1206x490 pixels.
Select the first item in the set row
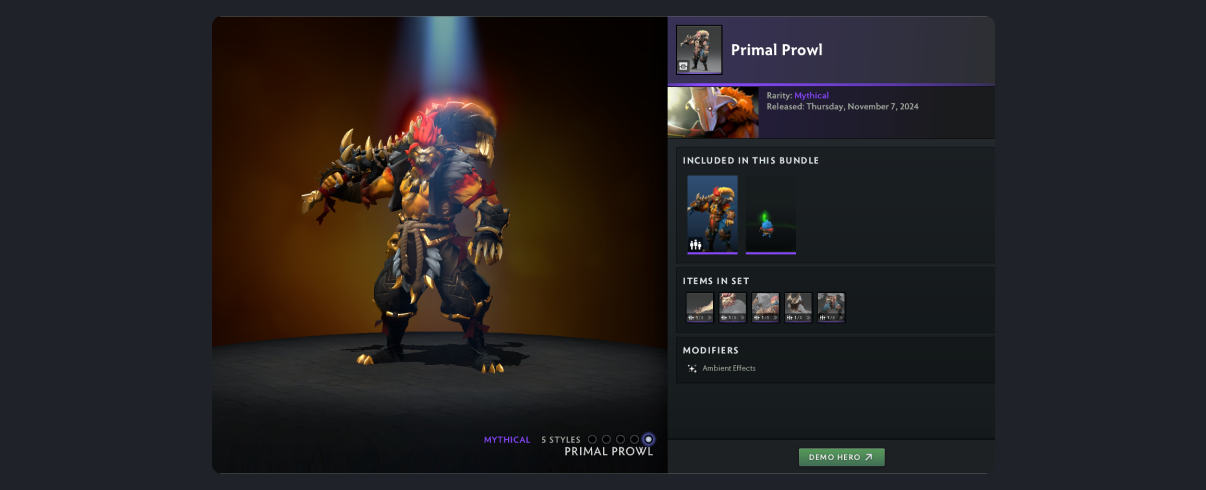point(700,307)
